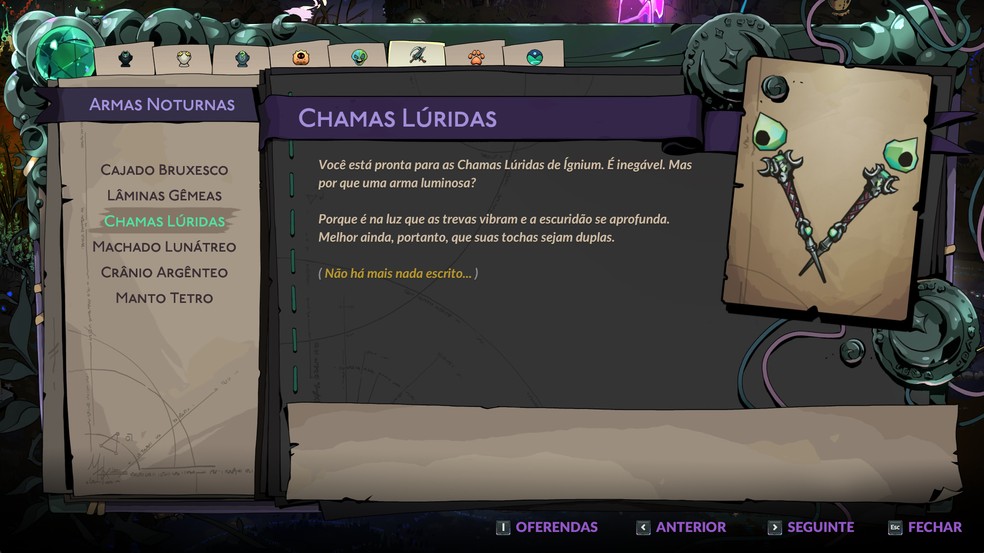Open the orange paw print tab
The height and width of the screenshot is (553, 984).
[x=476, y=57]
